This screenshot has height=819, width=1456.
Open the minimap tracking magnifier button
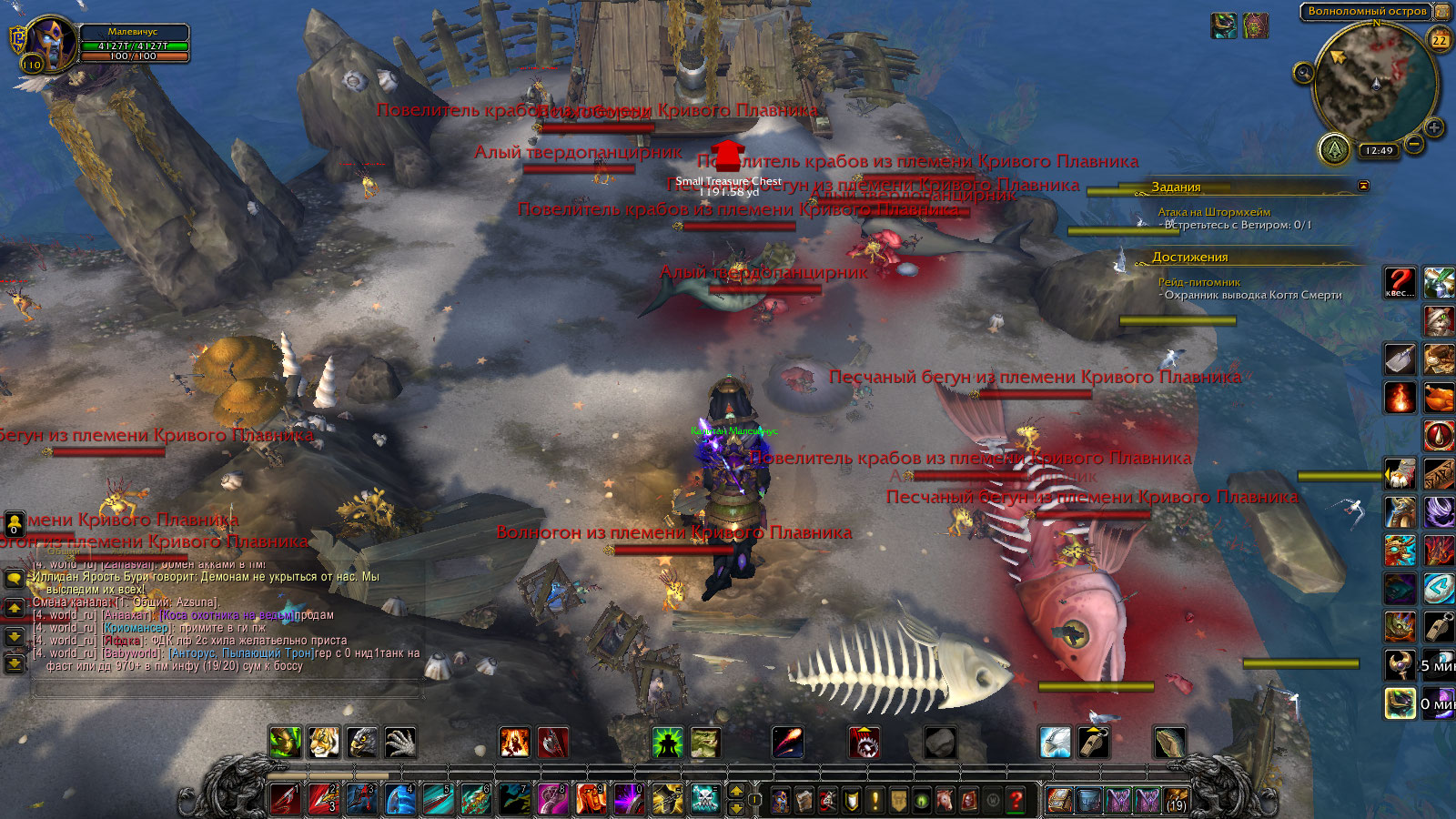(x=1303, y=73)
